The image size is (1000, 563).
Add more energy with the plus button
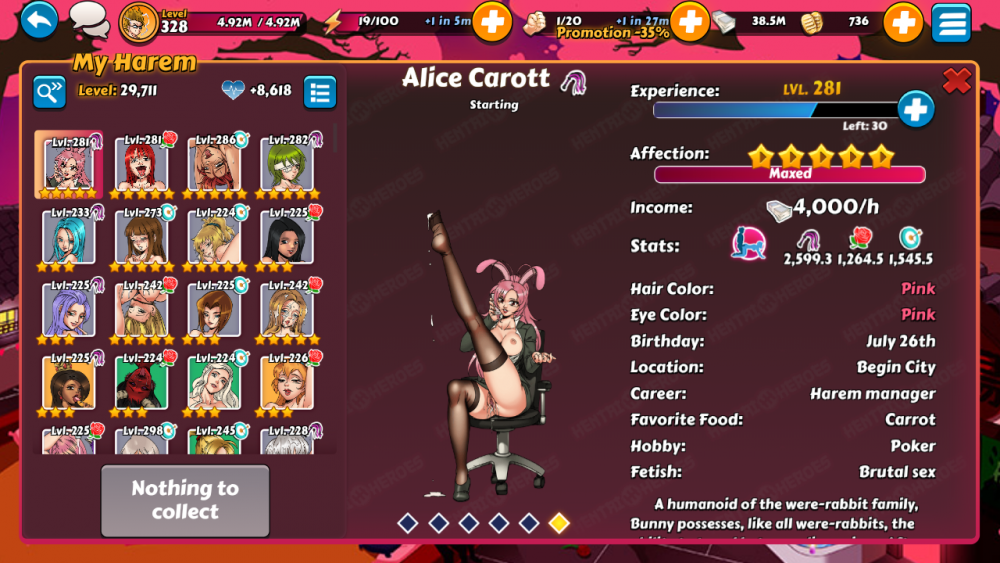pos(491,21)
